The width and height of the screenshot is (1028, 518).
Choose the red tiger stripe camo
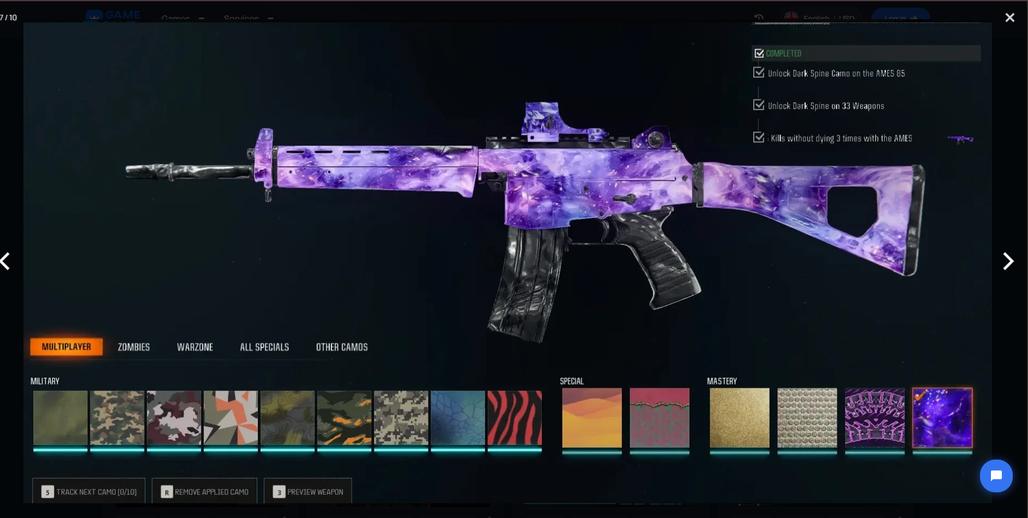pyautogui.click(x=514, y=418)
